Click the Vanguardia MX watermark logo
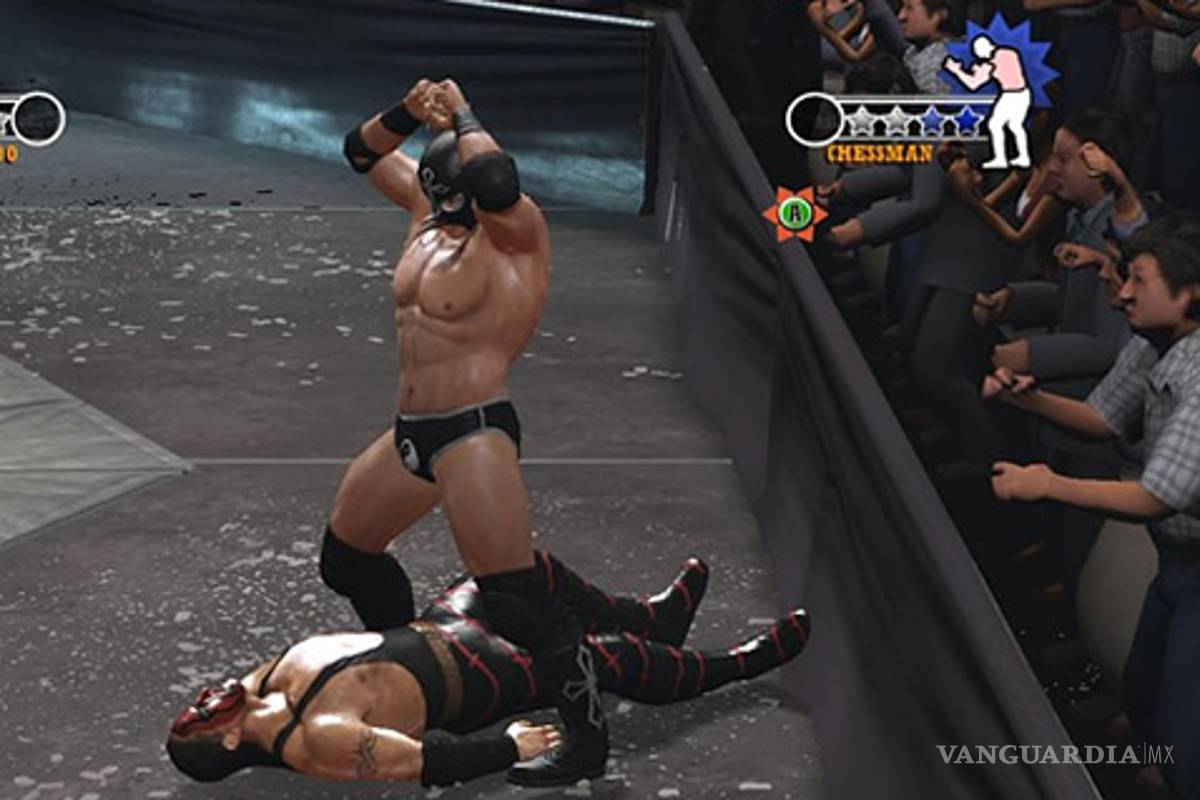The height and width of the screenshot is (800, 1200). coord(1055,755)
